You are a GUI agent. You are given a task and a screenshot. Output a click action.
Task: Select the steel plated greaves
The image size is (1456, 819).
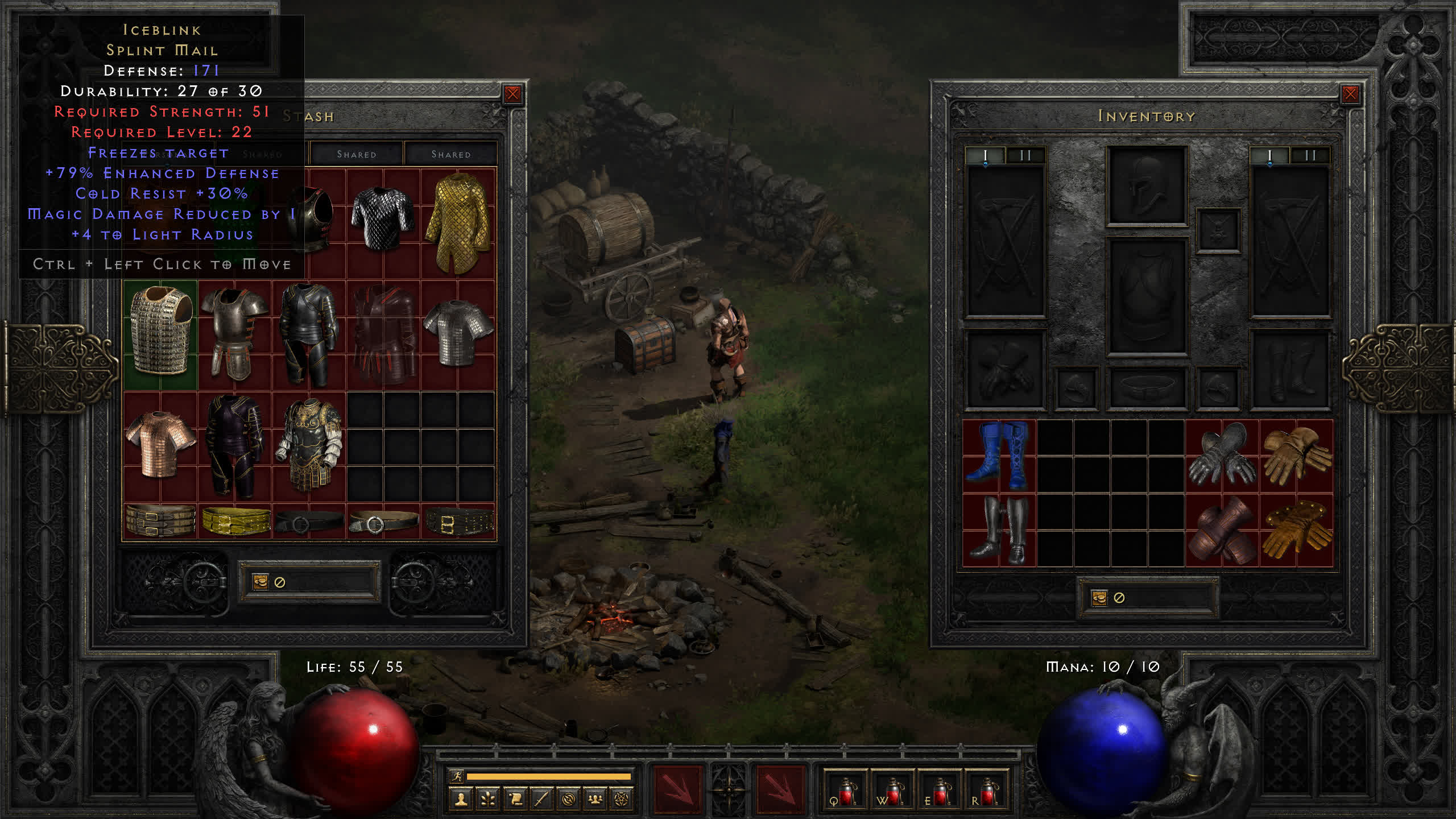[x=999, y=530]
